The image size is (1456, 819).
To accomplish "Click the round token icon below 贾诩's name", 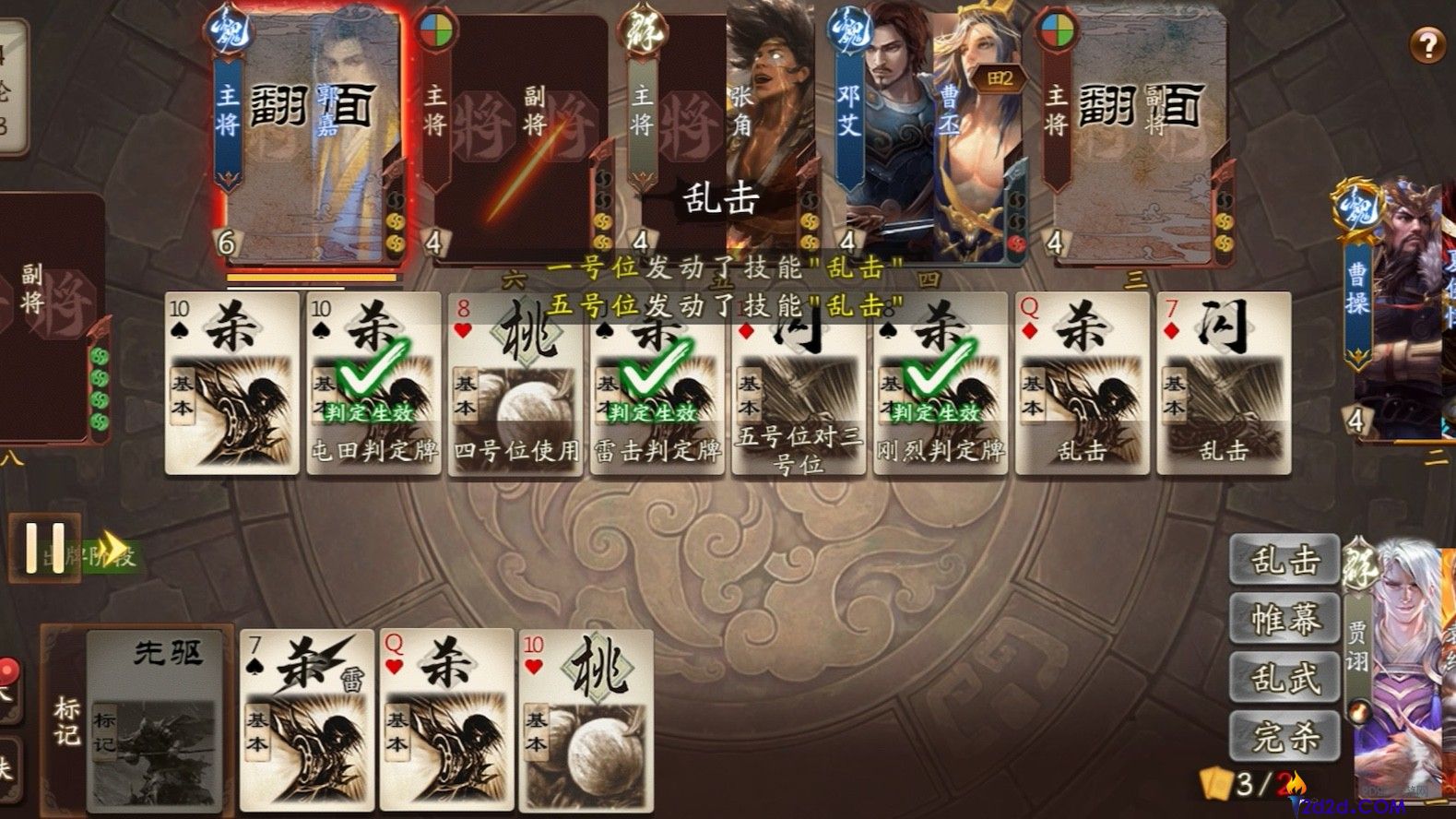I will (1359, 710).
